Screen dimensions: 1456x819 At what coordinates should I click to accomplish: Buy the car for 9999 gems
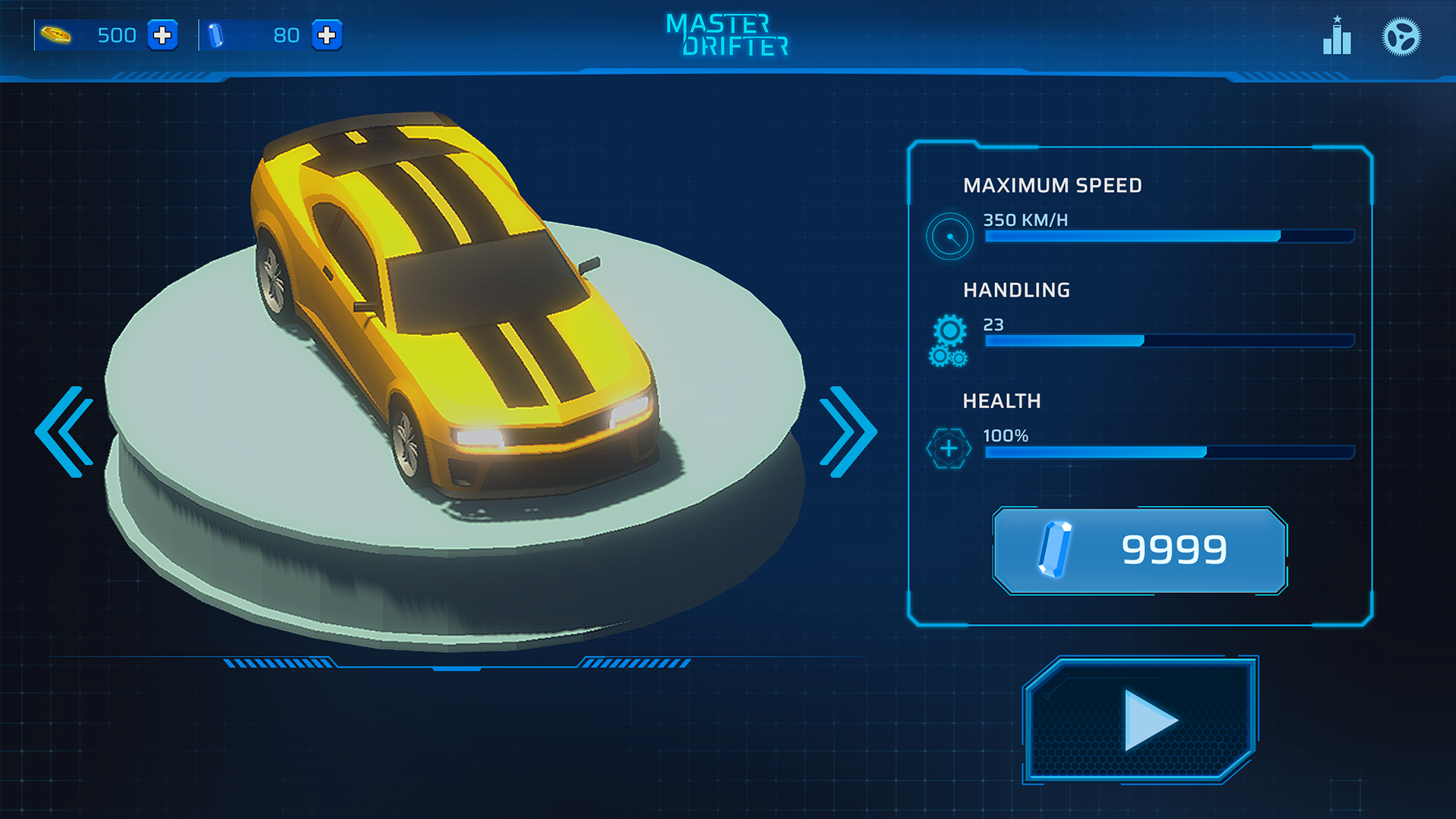tap(1140, 551)
